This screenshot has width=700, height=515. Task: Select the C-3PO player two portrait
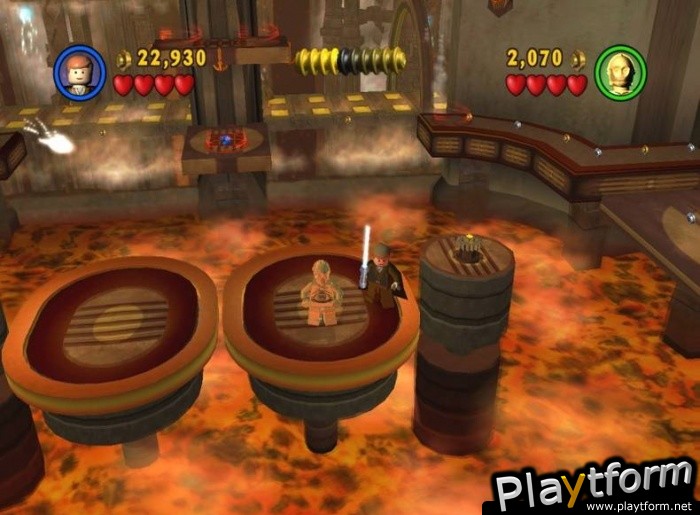620,73
